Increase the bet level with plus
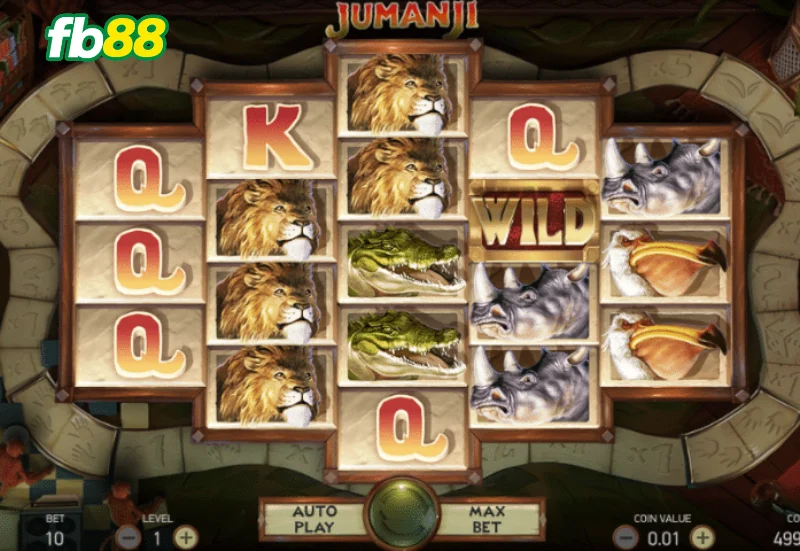 tap(185, 536)
